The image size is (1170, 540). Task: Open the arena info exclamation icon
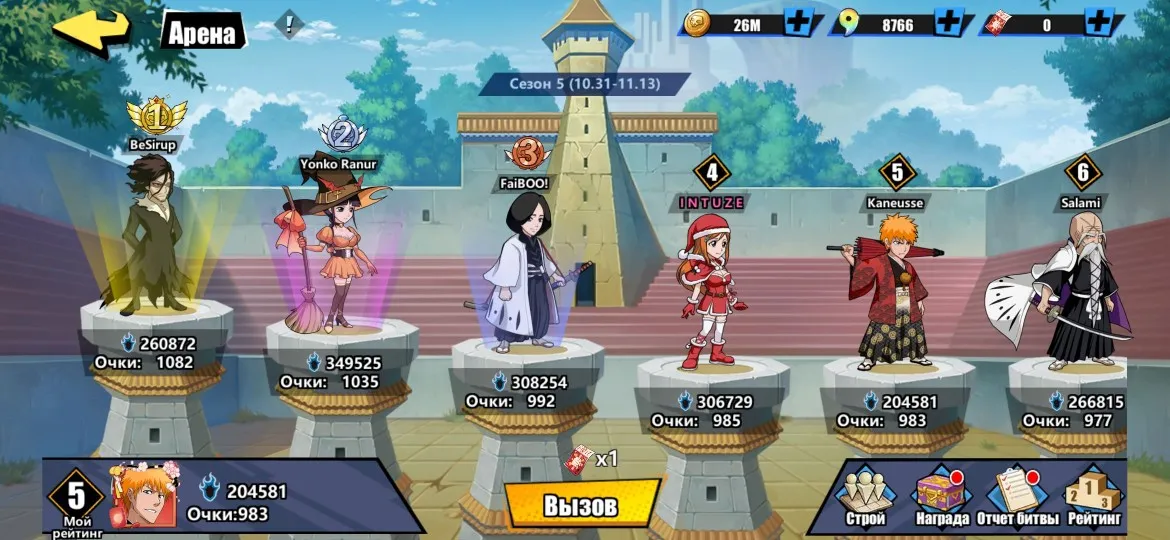tap(290, 25)
